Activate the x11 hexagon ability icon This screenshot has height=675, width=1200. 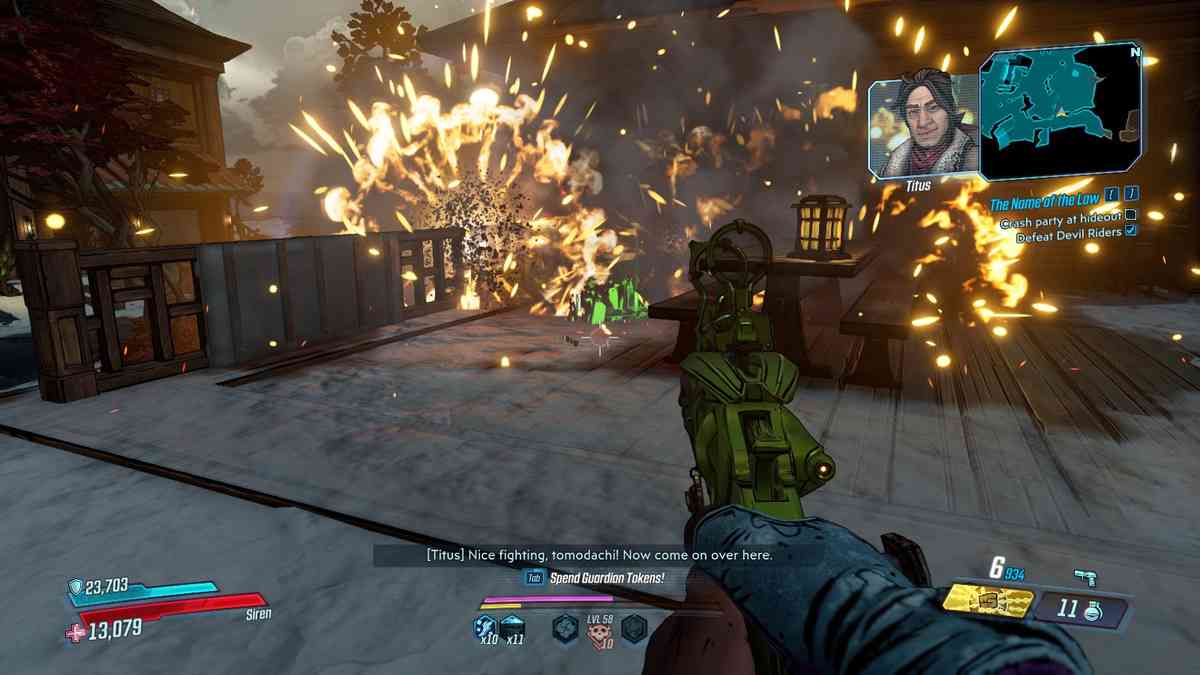tap(512, 629)
